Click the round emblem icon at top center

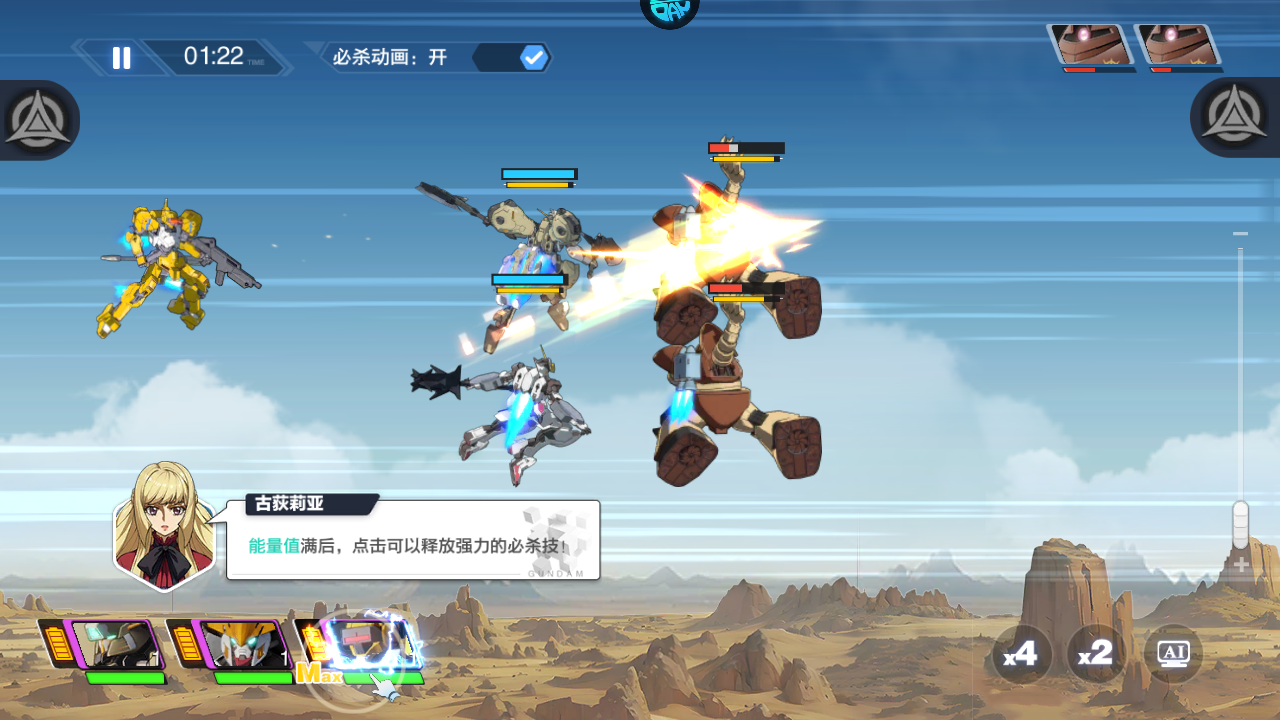669,10
